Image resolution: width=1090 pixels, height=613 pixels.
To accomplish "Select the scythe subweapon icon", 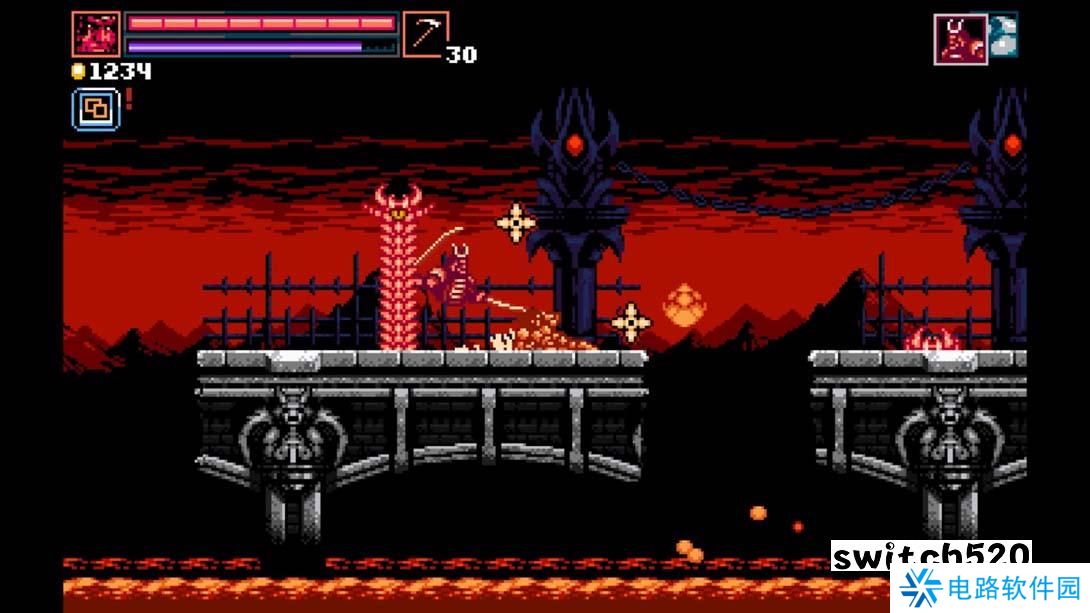I will [x=425, y=34].
